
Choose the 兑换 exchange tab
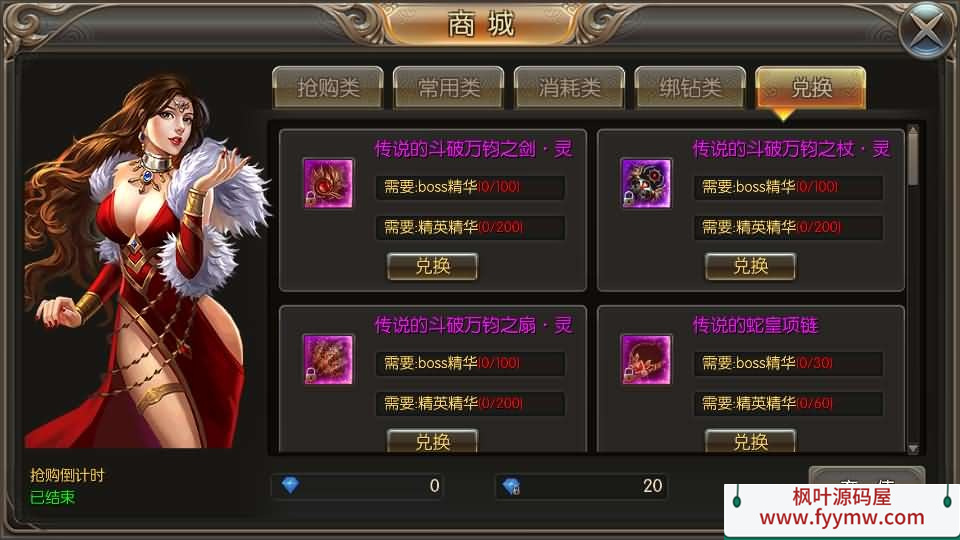tap(811, 88)
